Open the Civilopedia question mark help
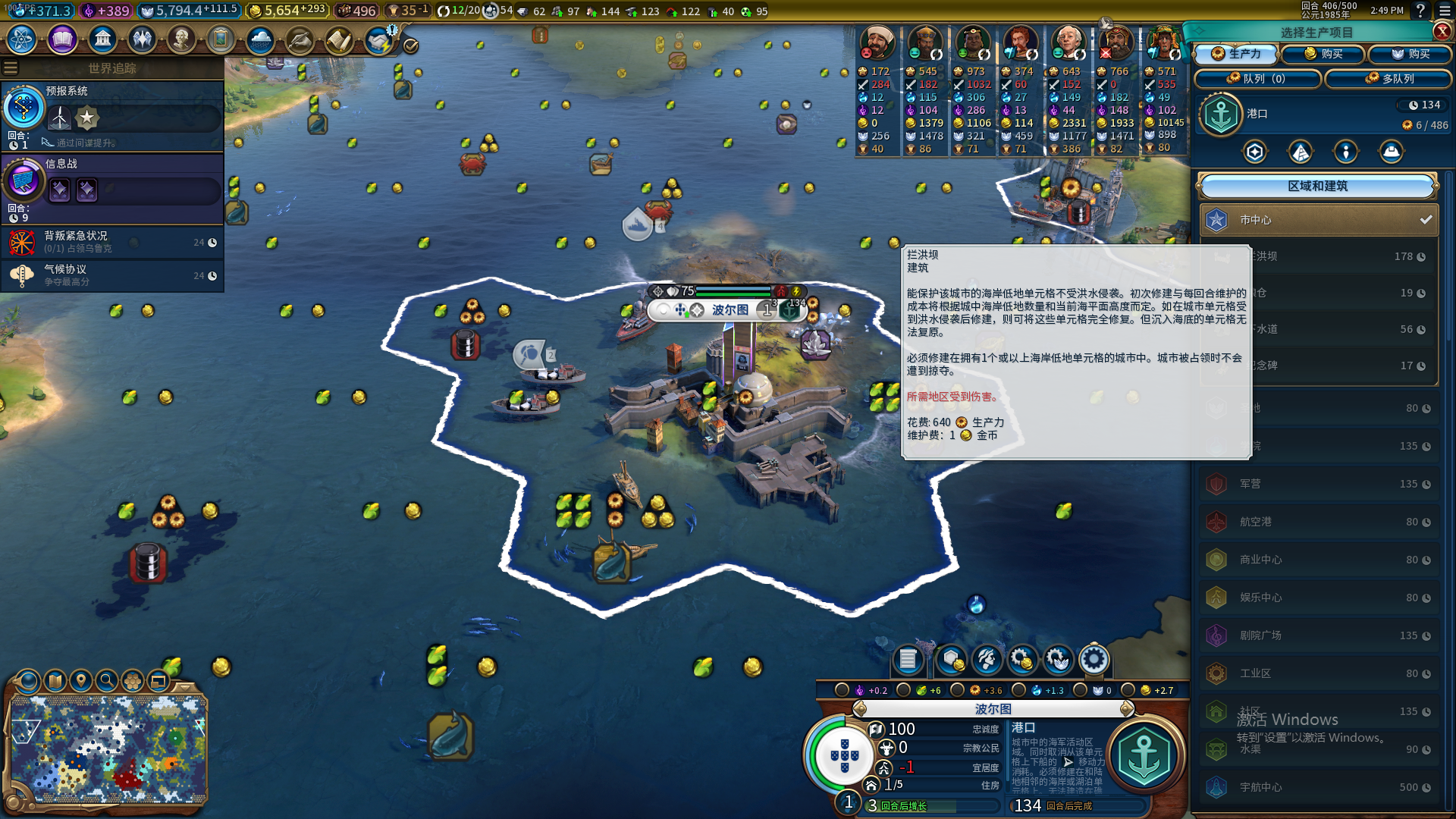Viewport: 1456px width, 819px height. (1420, 11)
